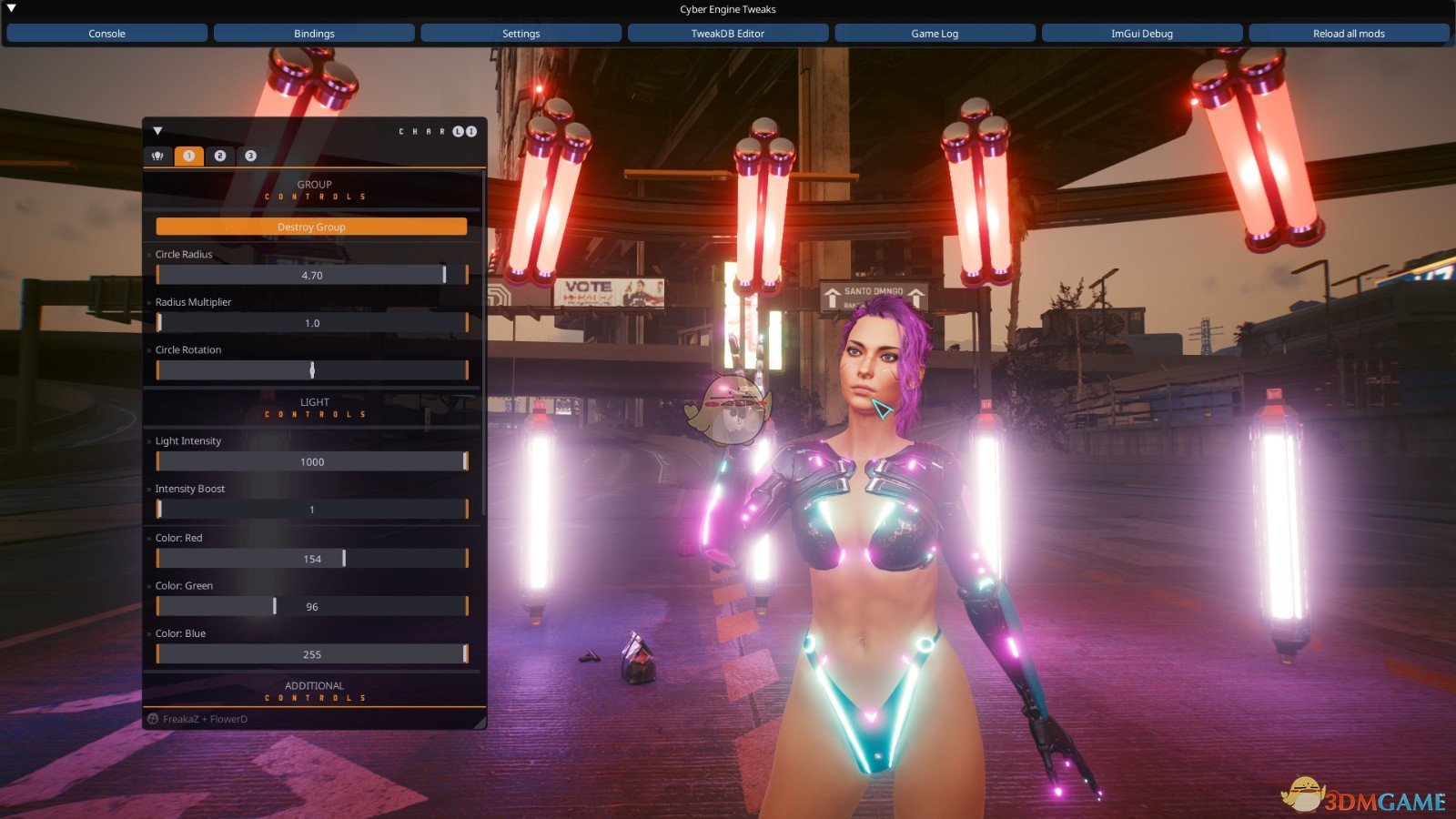
Task: Change the Color: Red slider
Action: tap(311, 559)
